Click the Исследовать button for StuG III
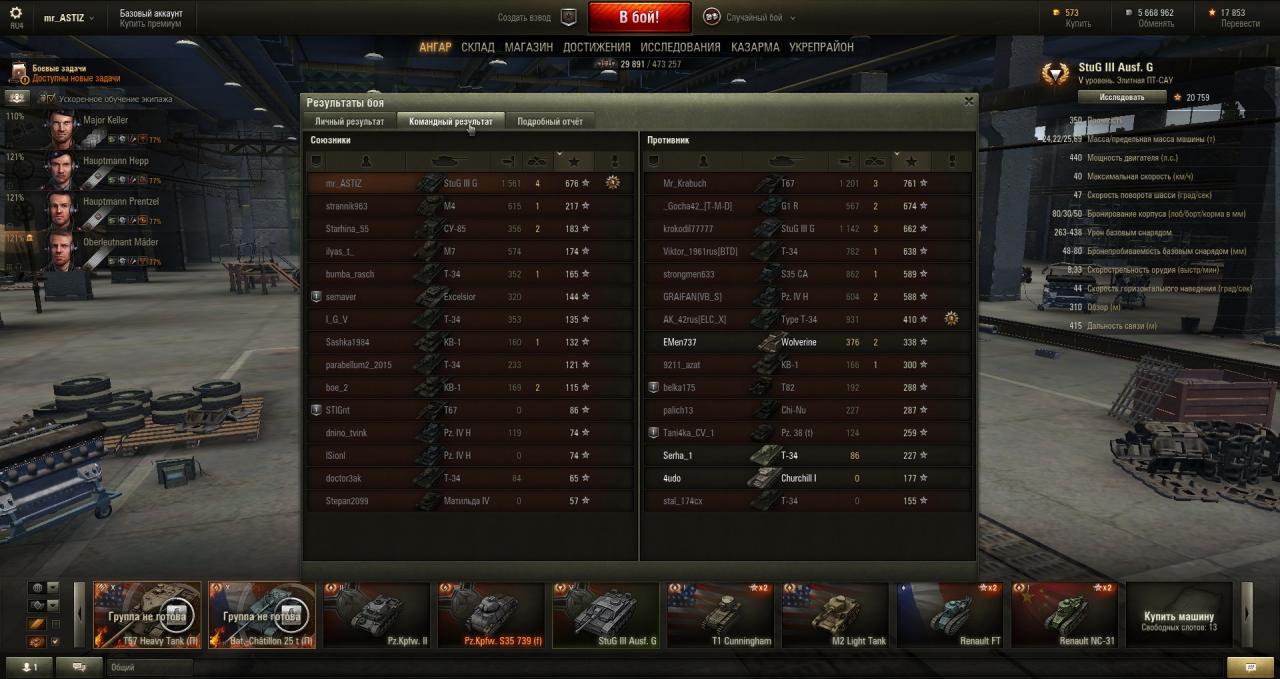This screenshot has height=679, width=1280. [1121, 97]
